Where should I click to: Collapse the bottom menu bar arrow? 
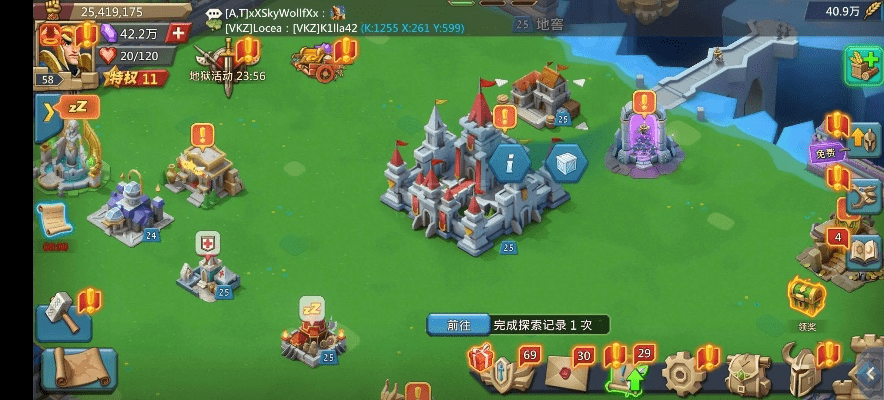tap(868, 374)
